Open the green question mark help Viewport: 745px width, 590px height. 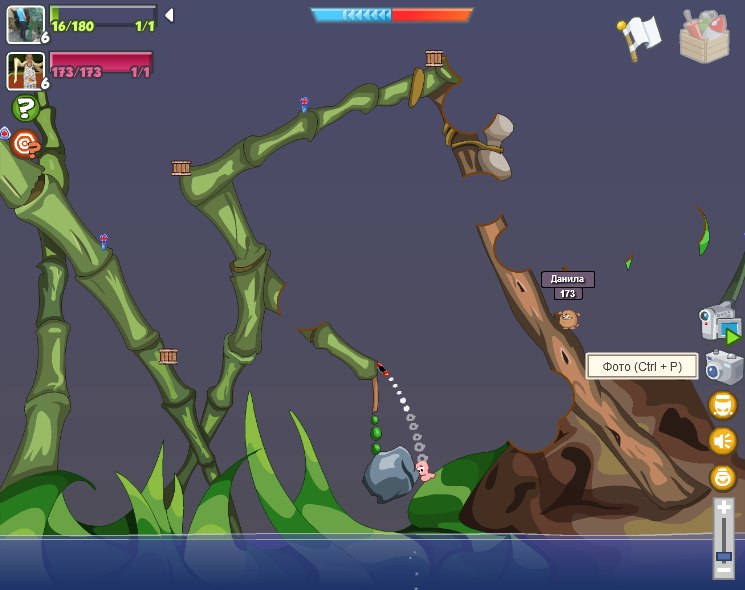(x=25, y=108)
